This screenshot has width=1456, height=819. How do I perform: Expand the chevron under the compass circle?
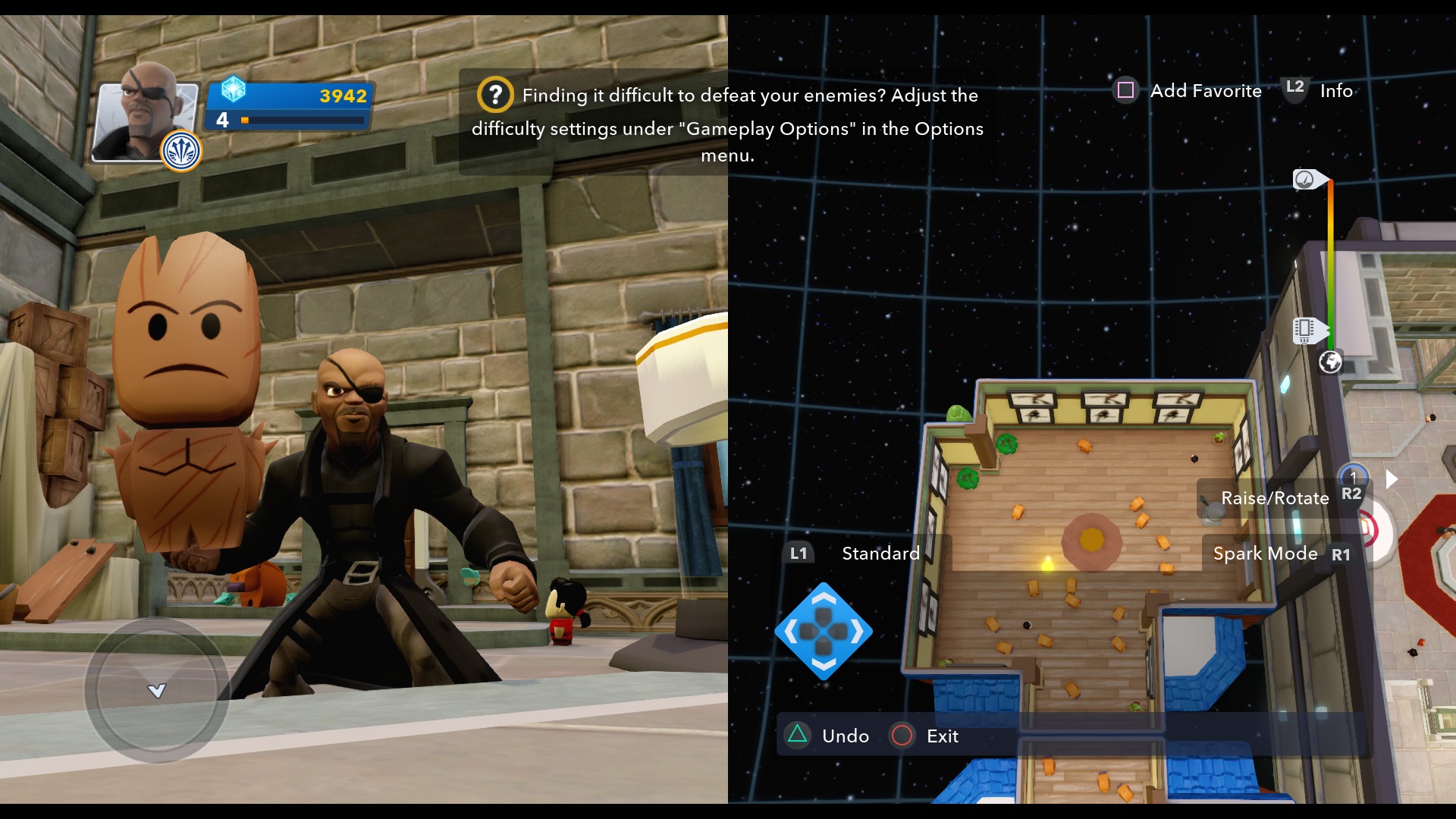click(155, 691)
